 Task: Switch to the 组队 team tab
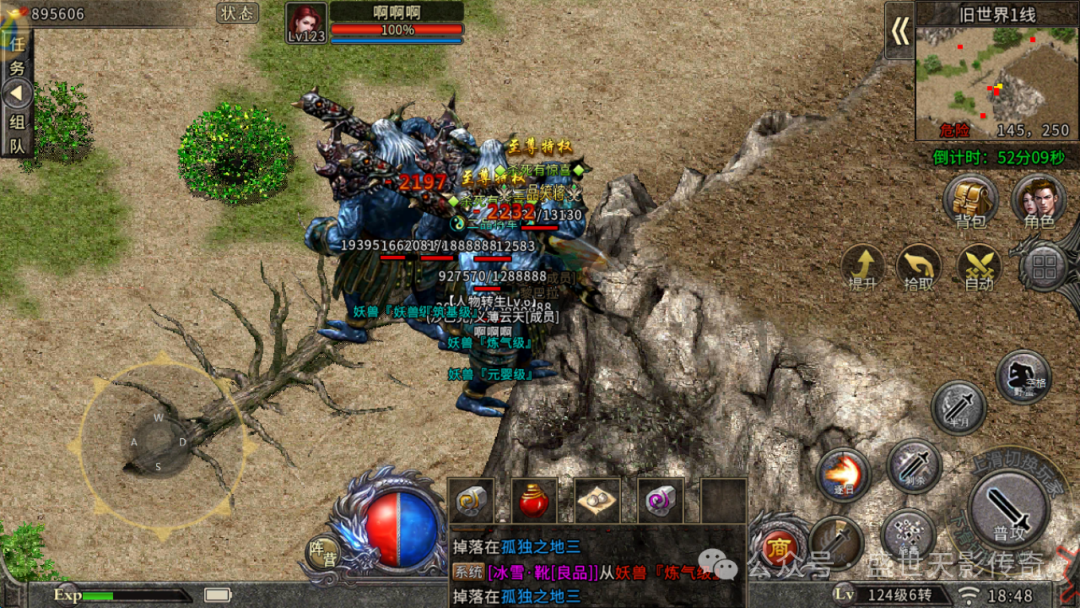click(17, 133)
